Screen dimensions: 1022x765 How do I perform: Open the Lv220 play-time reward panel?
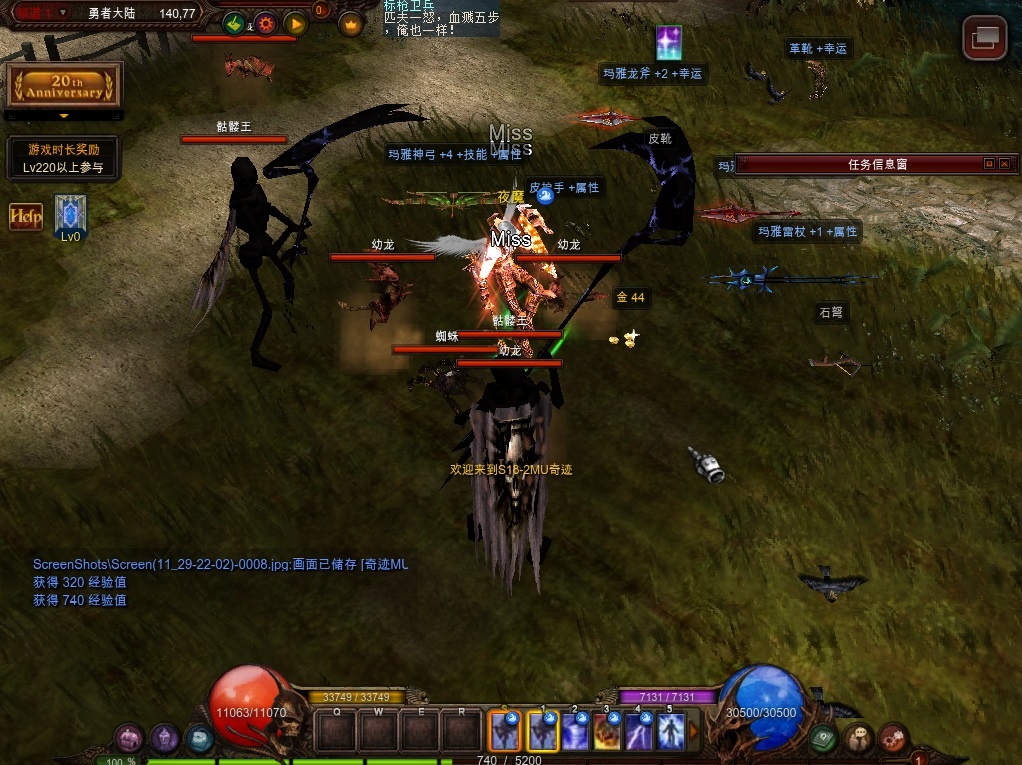[x=64, y=159]
